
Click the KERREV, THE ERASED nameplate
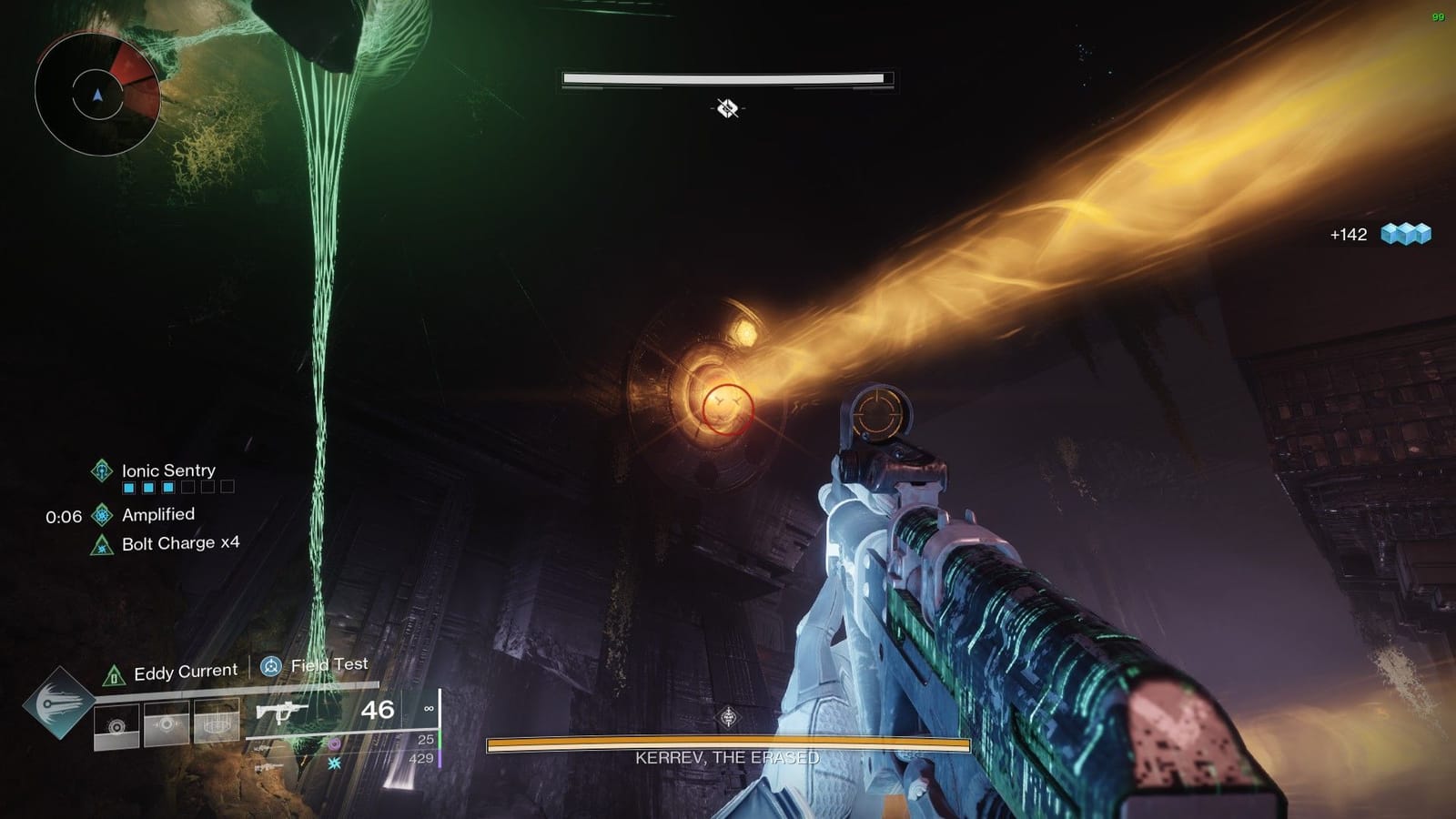(725, 755)
